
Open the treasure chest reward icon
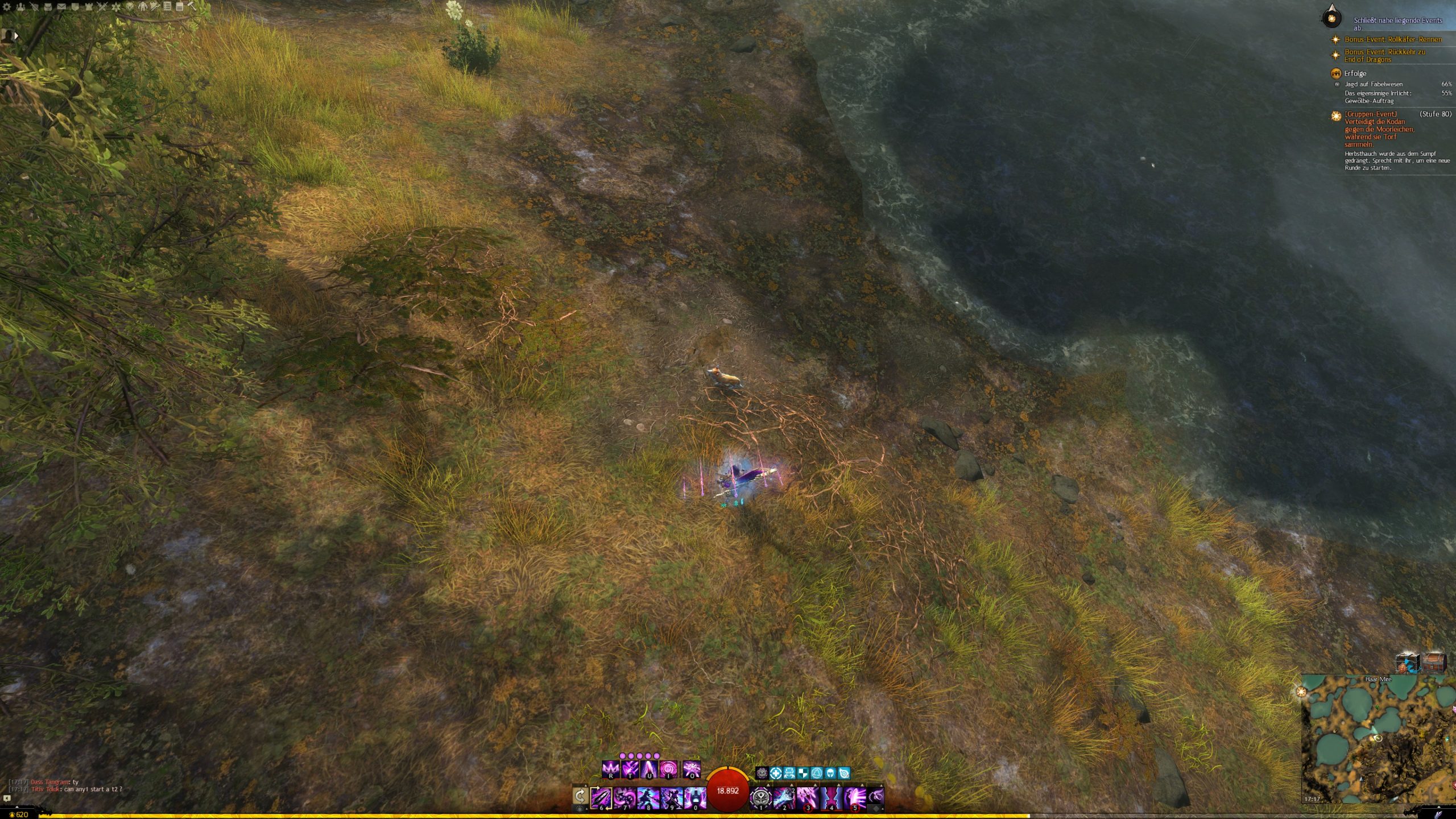coord(1433,663)
